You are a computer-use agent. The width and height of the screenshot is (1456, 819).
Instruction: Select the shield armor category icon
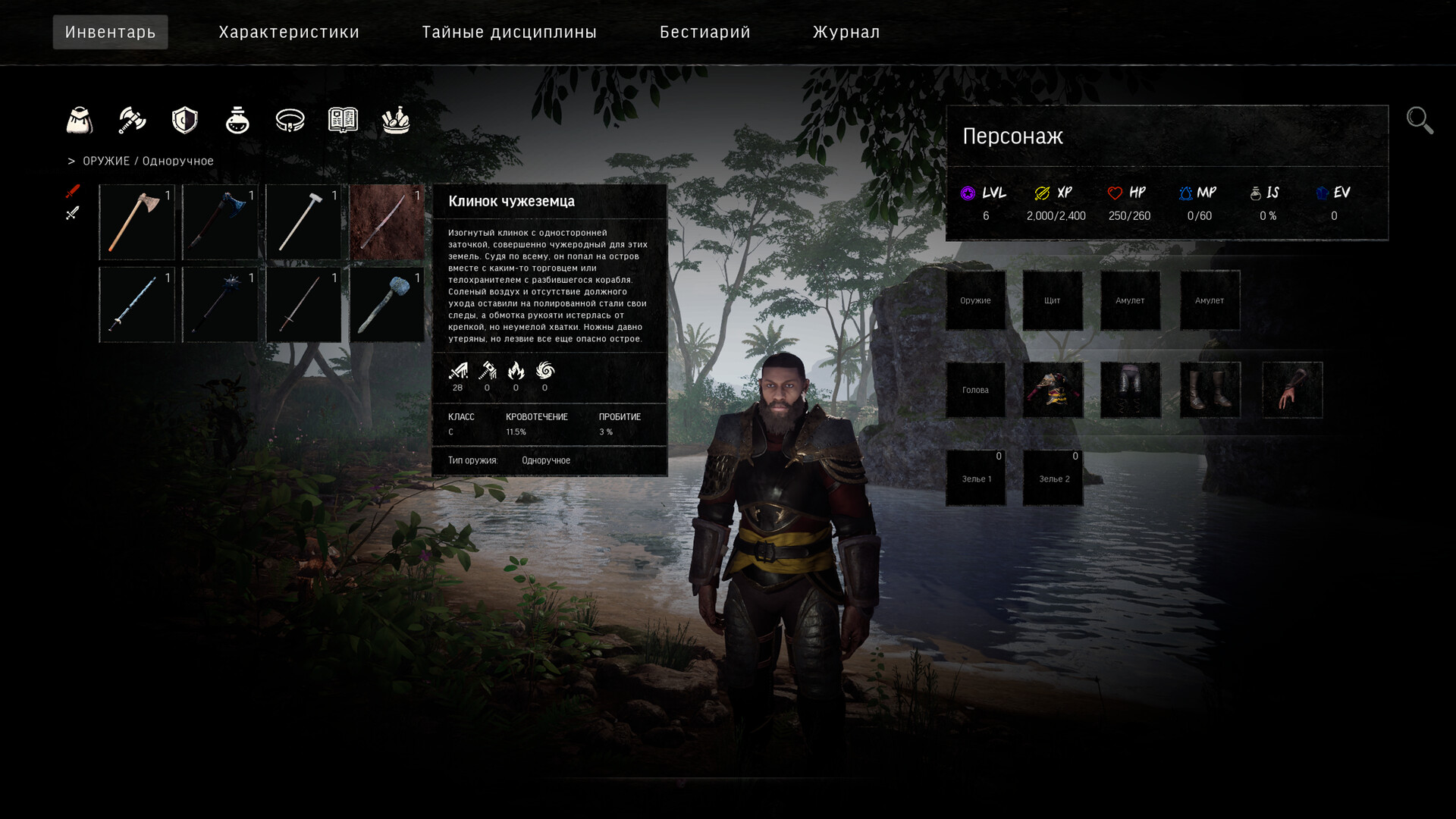pos(184,120)
